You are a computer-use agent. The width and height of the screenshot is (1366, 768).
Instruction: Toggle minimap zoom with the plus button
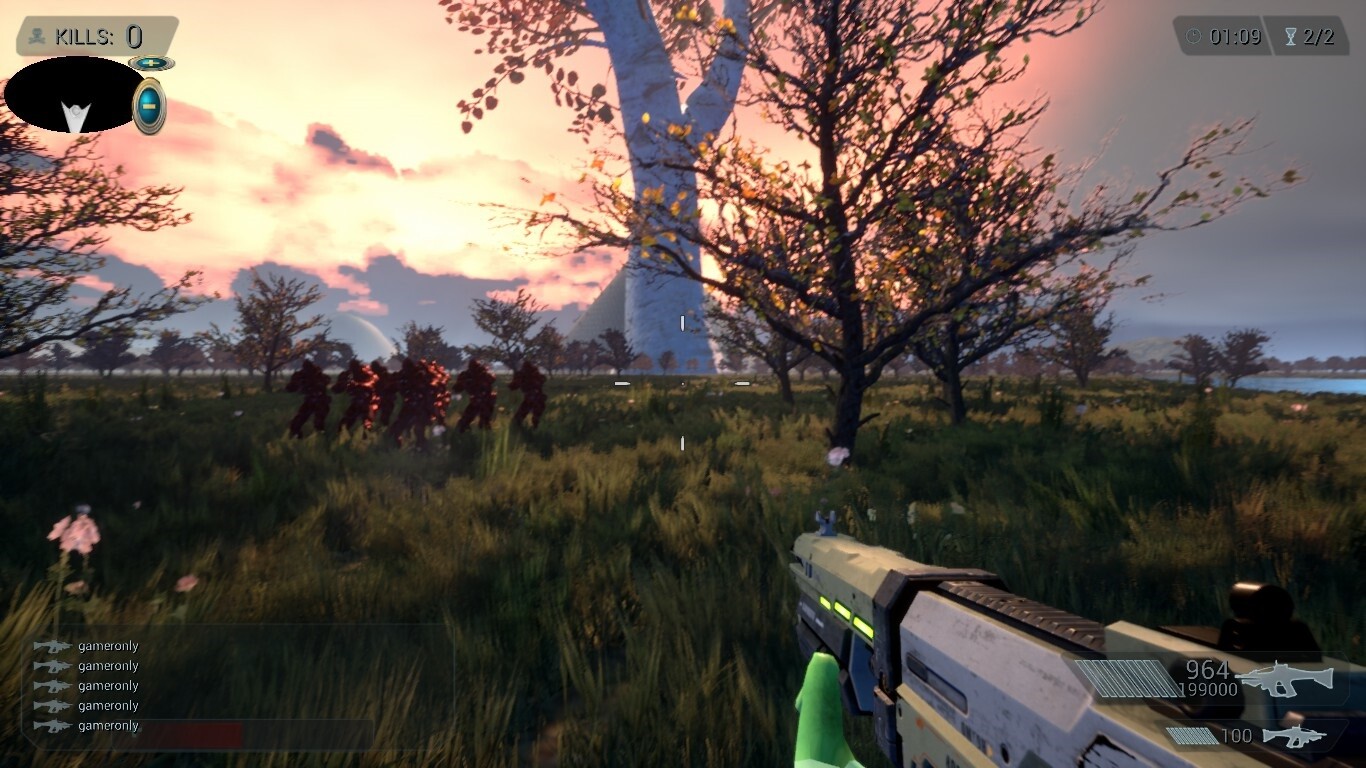coord(148,62)
